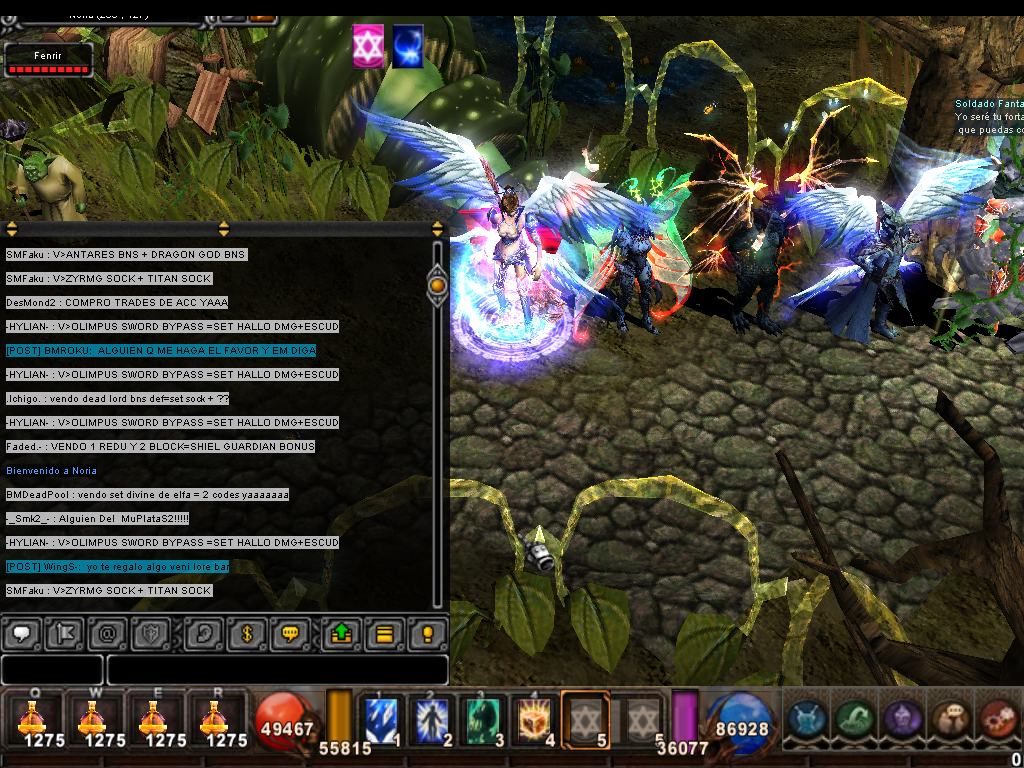
Task: Click the wide chat message input field
Action: coord(277,670)
